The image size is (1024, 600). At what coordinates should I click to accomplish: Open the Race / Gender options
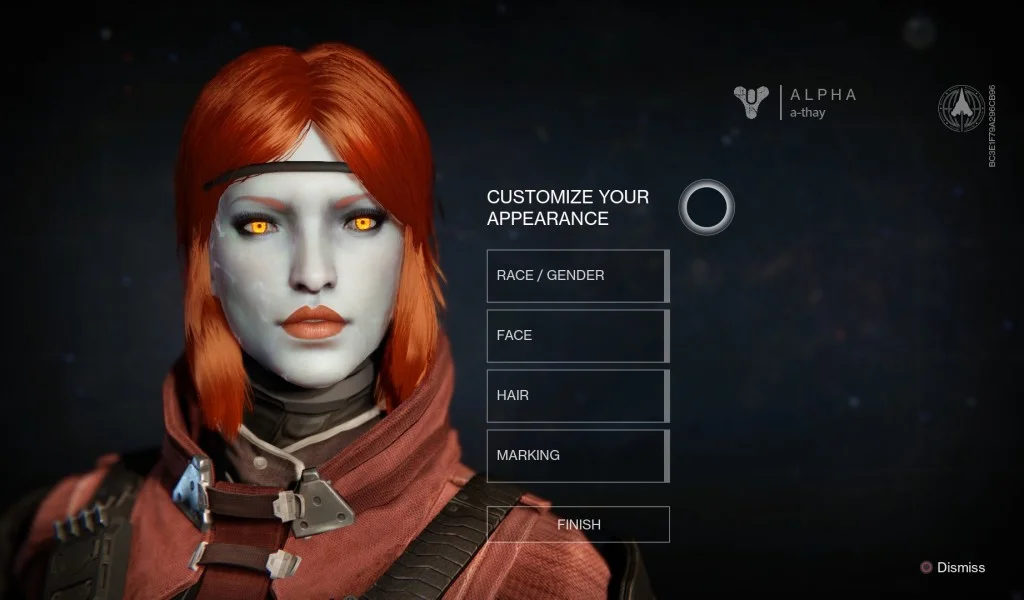[577, 275]
